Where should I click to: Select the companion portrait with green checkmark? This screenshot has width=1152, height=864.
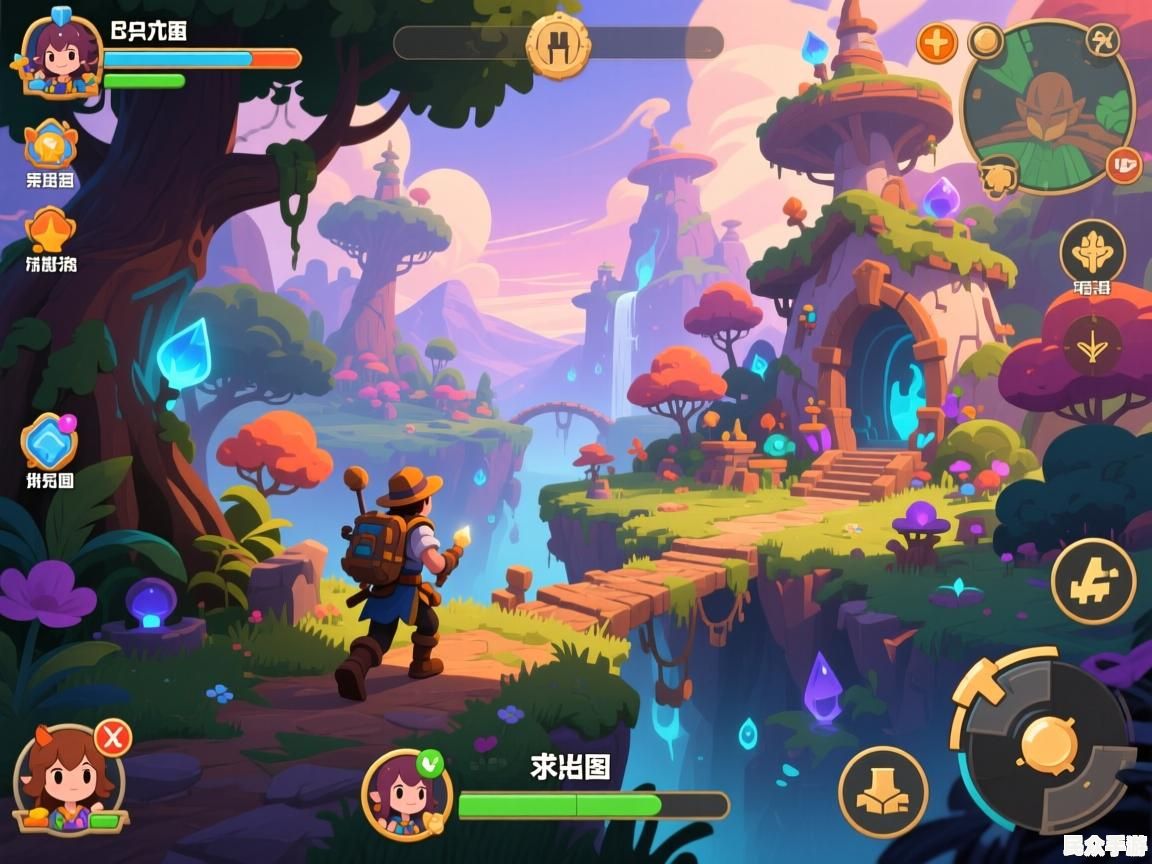405,795
